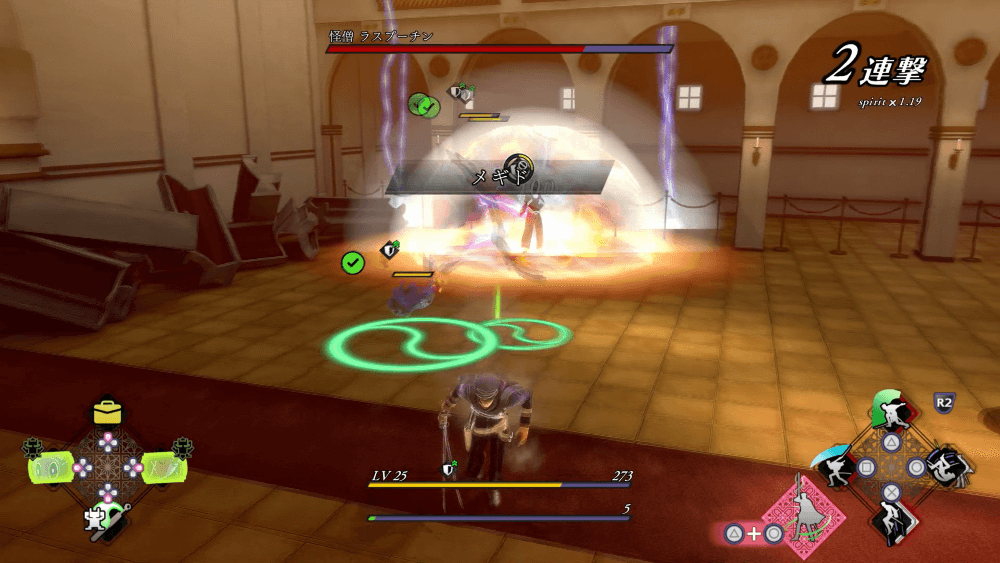Open the yellow briefcase item icon
This screenshot has width=1000, height=563.
point(107,412)
